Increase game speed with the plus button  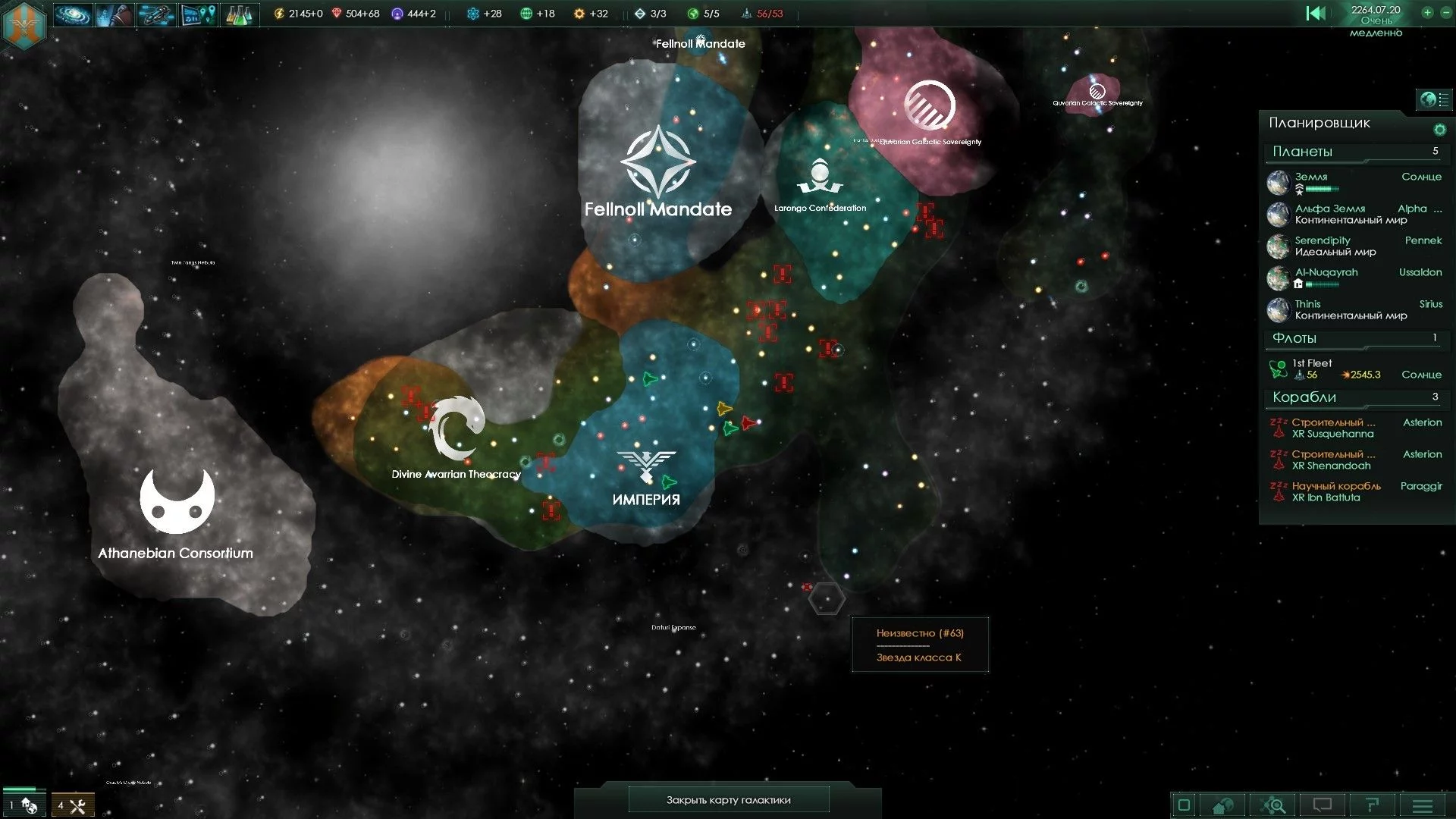point(1427,13)
